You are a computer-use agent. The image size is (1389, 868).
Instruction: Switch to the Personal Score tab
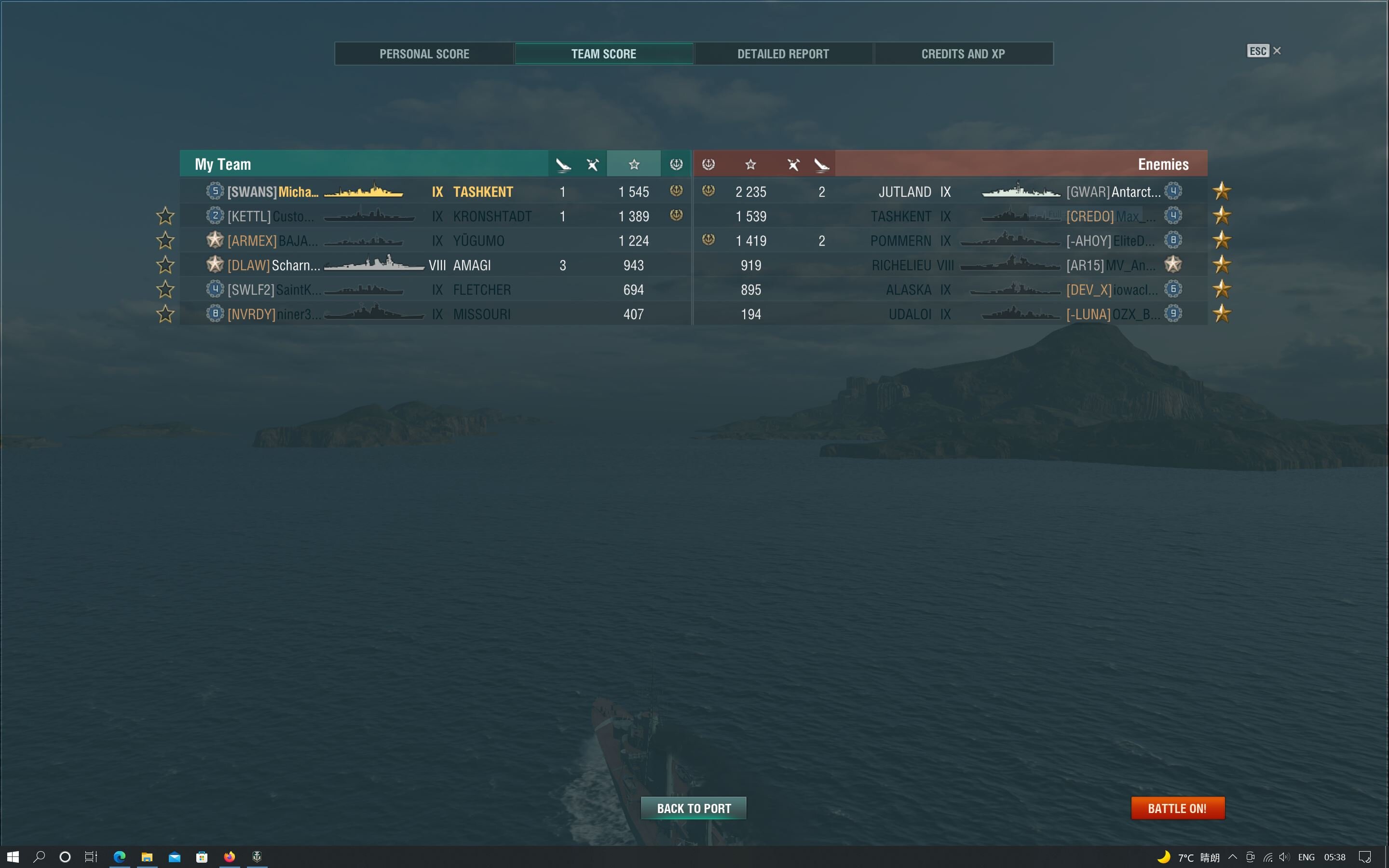(424, 54)
